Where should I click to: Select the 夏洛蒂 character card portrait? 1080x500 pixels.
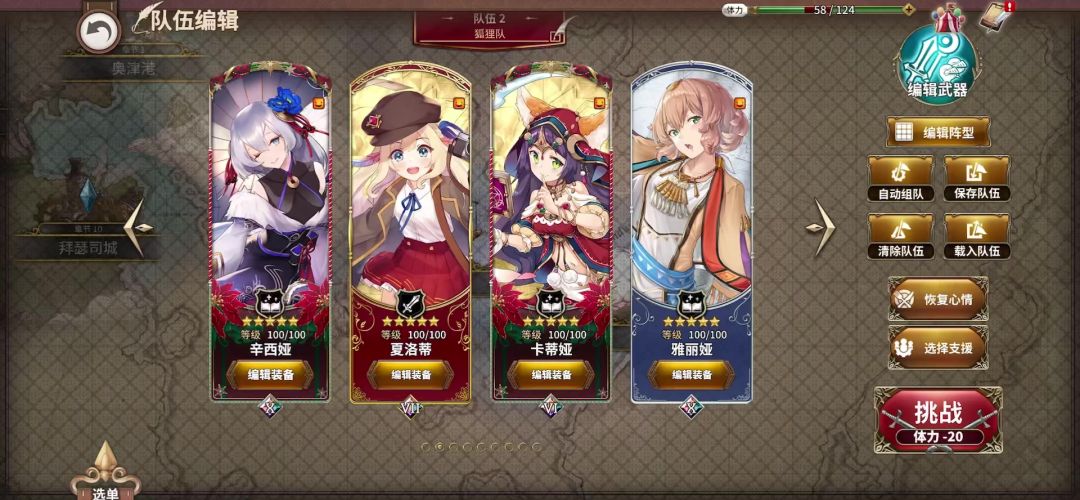point(411,190)
